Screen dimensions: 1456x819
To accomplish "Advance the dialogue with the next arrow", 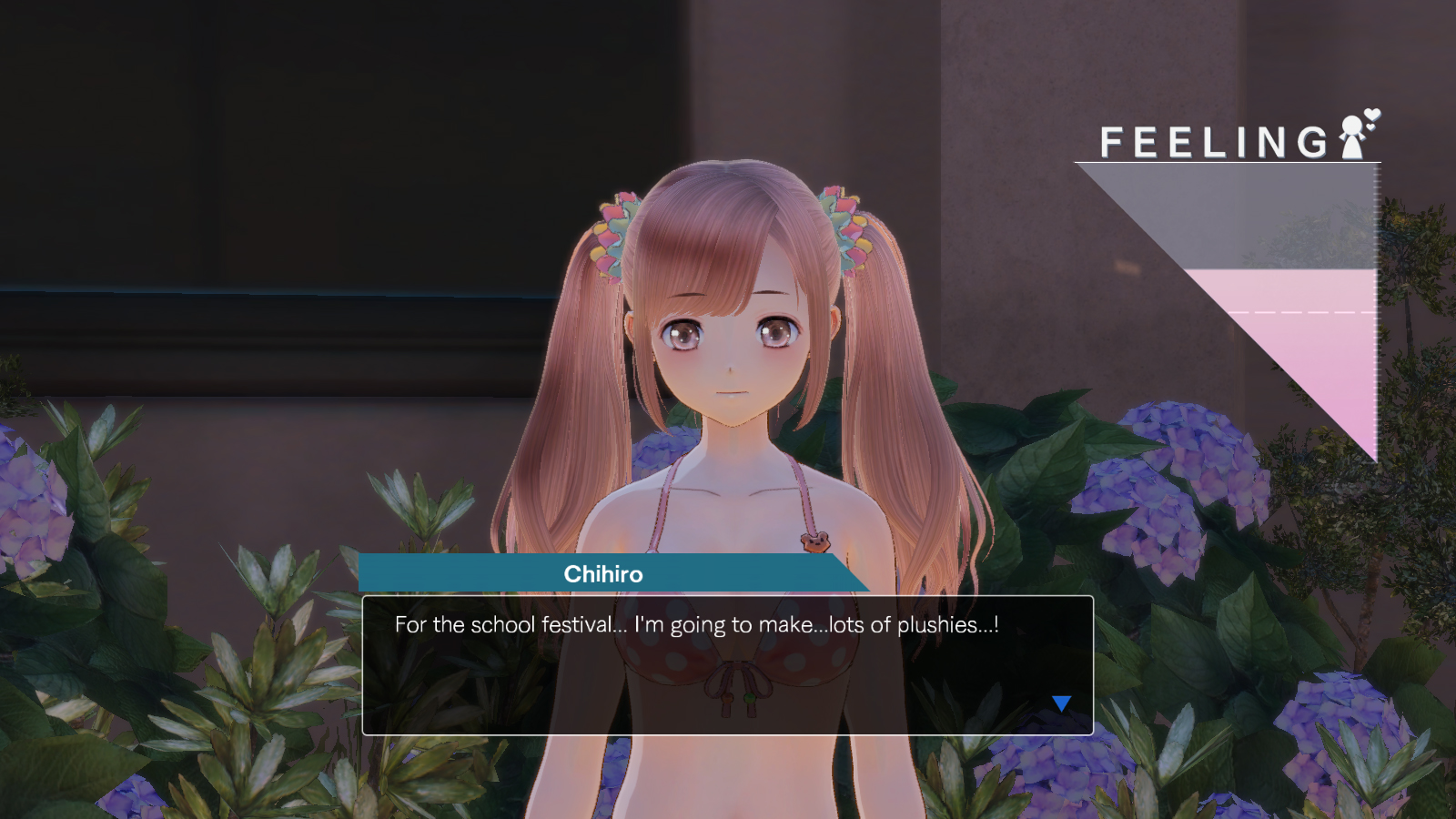I will (1061, 702).
